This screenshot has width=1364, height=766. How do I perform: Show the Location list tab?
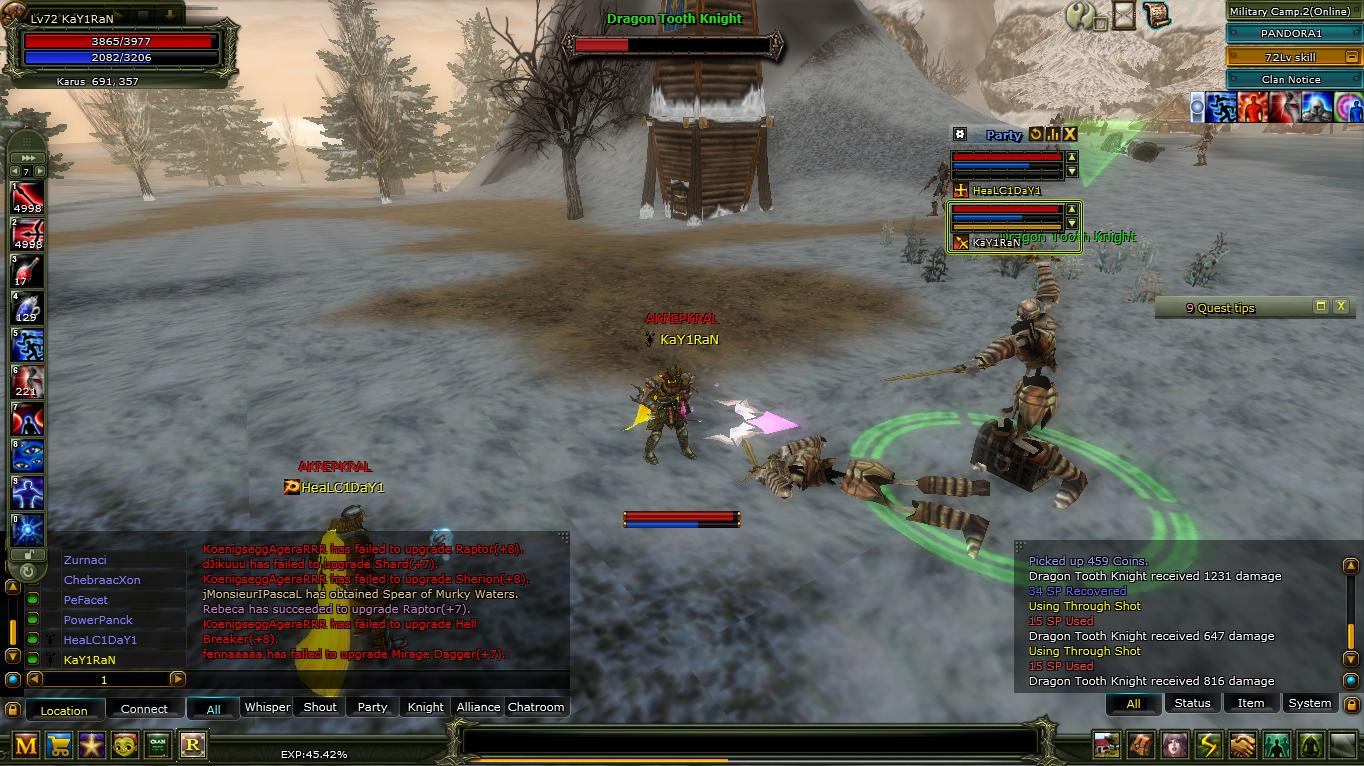tap(64, 710)
